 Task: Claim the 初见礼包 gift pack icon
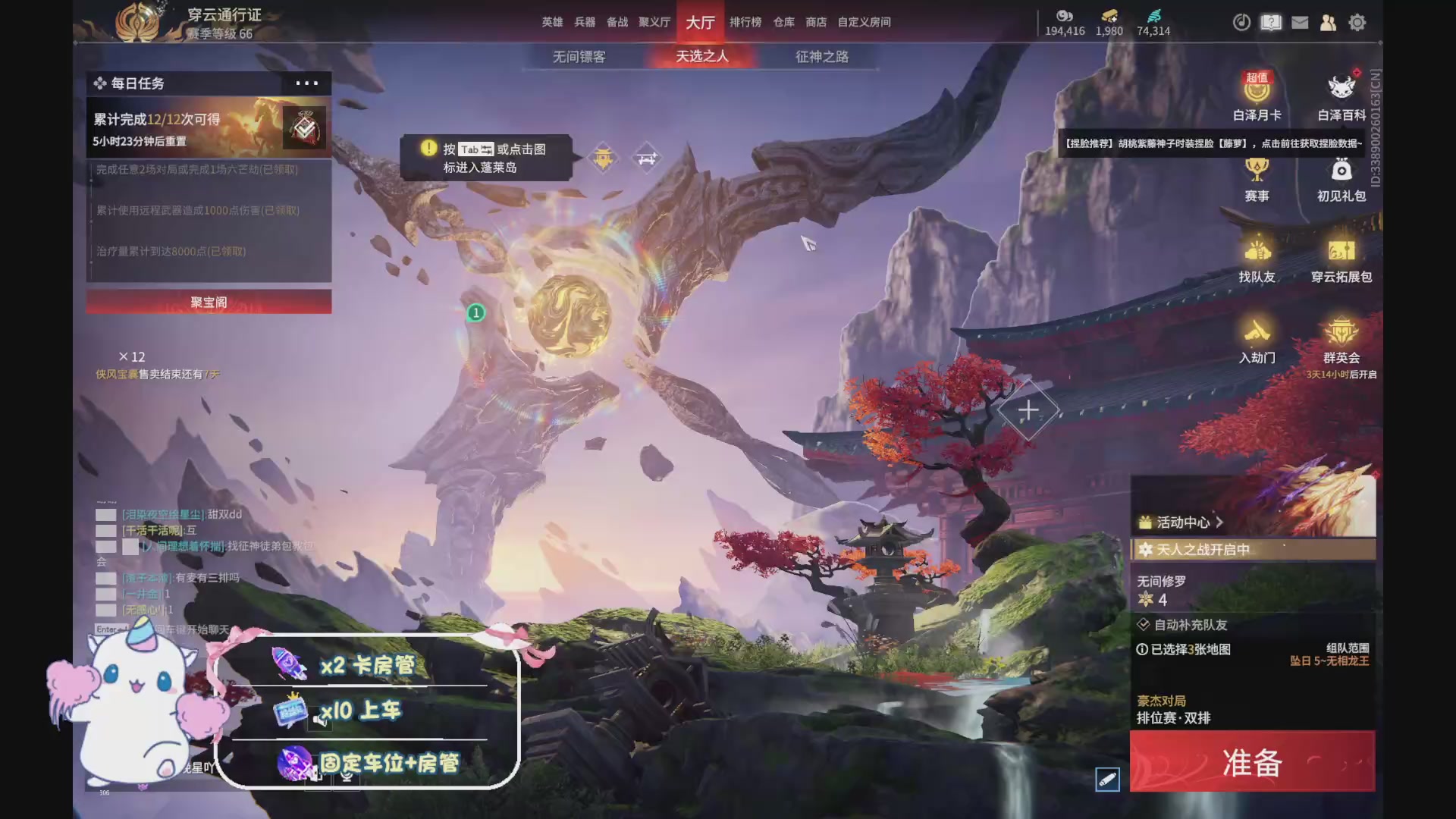click(x=1341, y=174)
